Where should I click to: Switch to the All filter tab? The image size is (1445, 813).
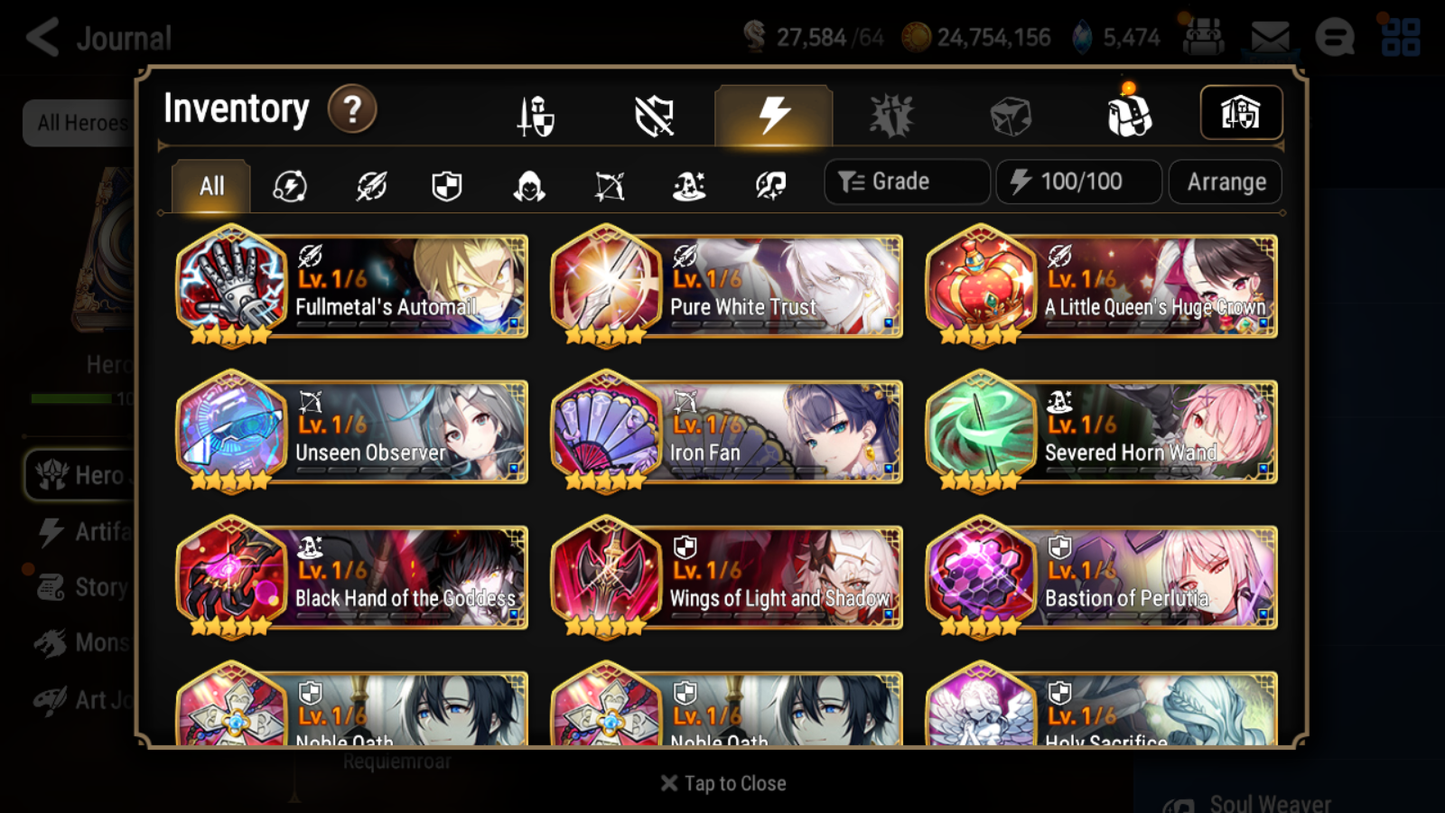point(210,185)
